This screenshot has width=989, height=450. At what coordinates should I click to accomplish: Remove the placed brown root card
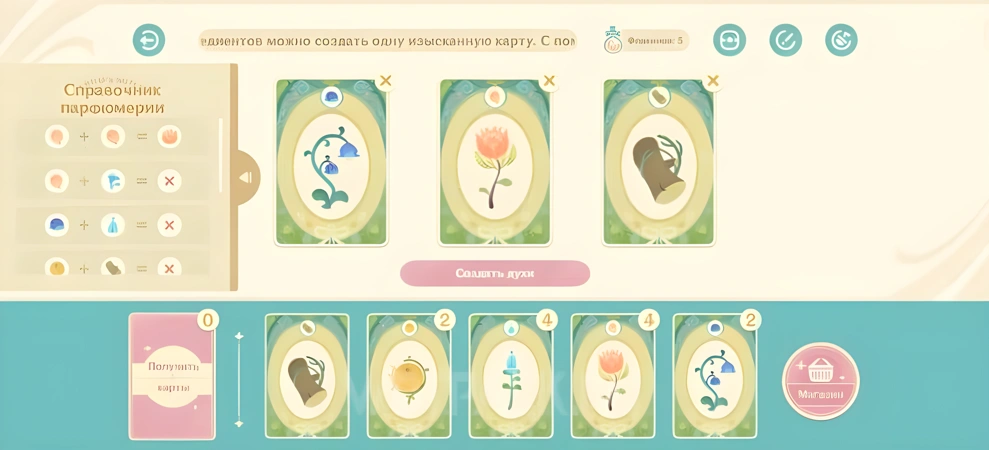pos(713,81)
